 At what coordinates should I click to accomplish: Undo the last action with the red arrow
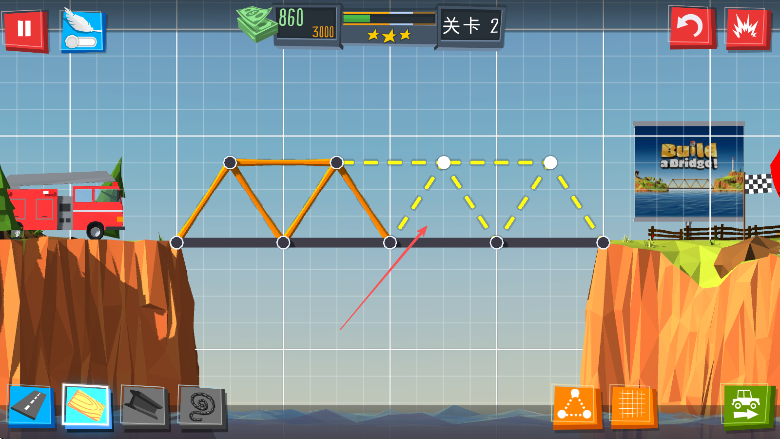coord(691,26)
